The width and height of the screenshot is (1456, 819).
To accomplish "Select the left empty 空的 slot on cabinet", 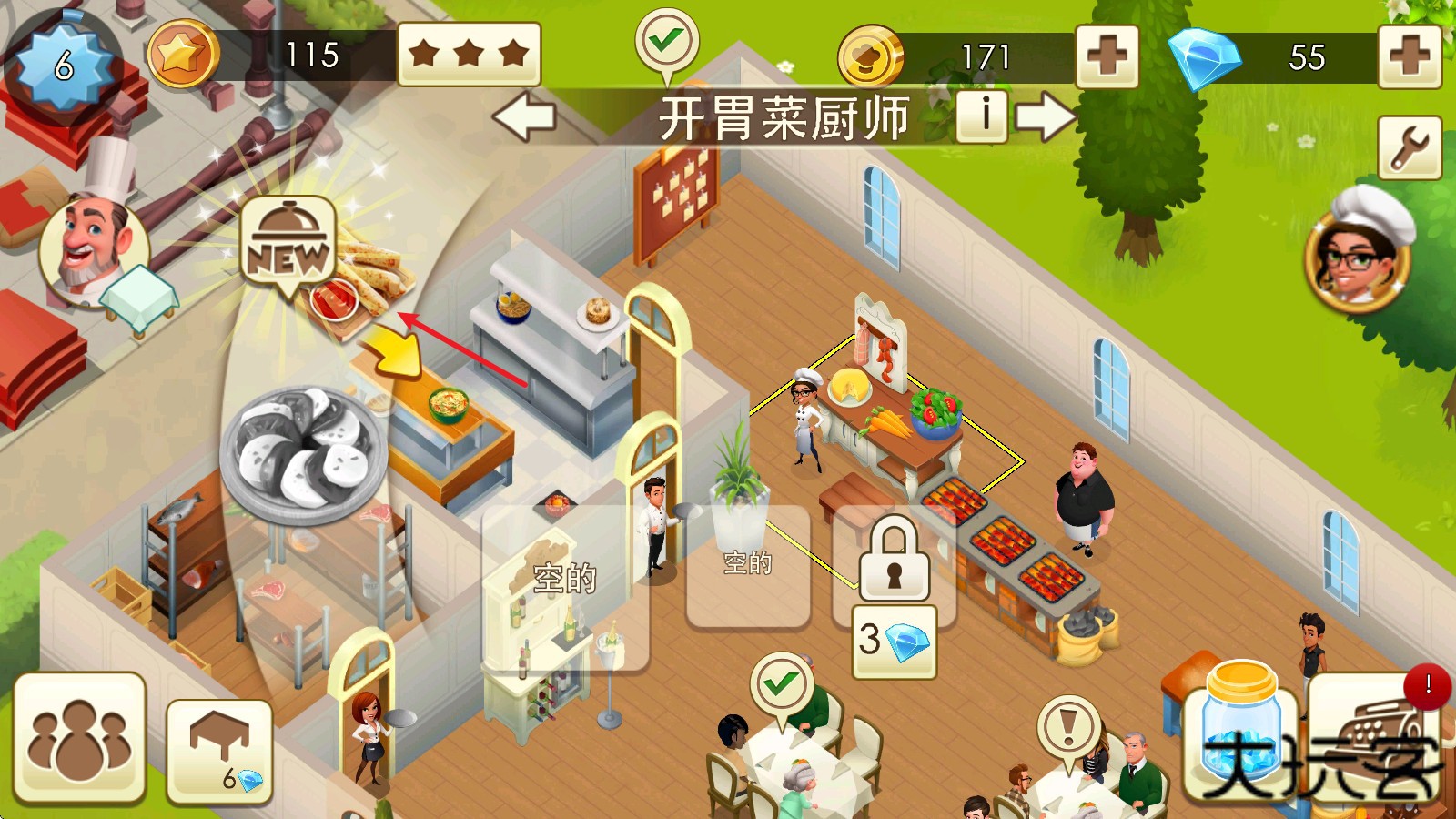I will (x=564, y=580).
